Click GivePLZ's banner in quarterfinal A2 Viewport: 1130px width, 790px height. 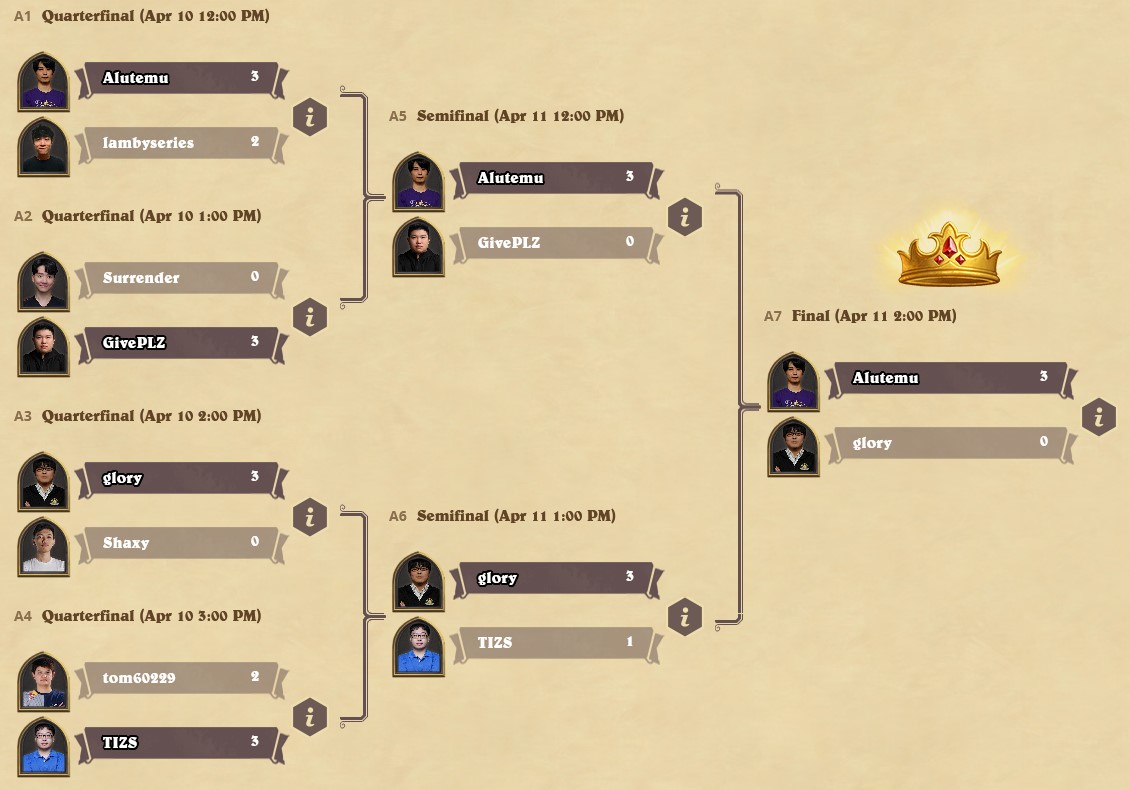point(179,343)
